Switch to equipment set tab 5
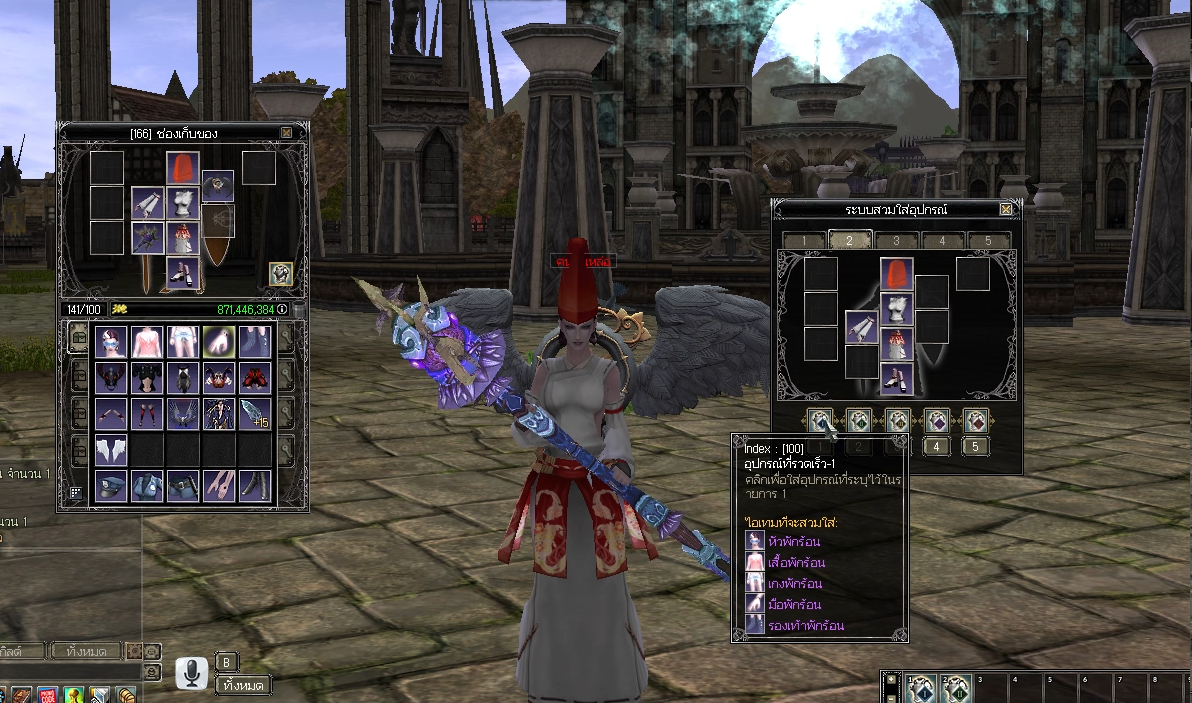Screen dimensions: 1192x703 point(988,241)
